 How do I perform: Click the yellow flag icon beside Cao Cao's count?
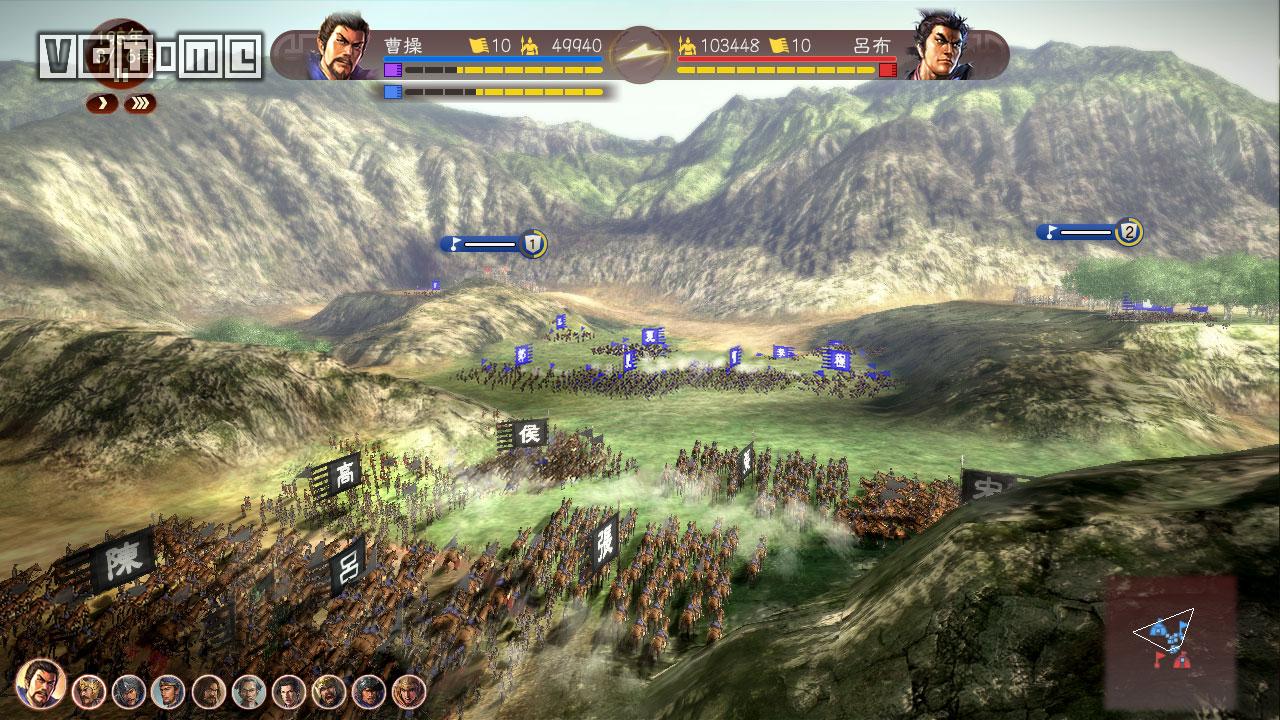477,43
